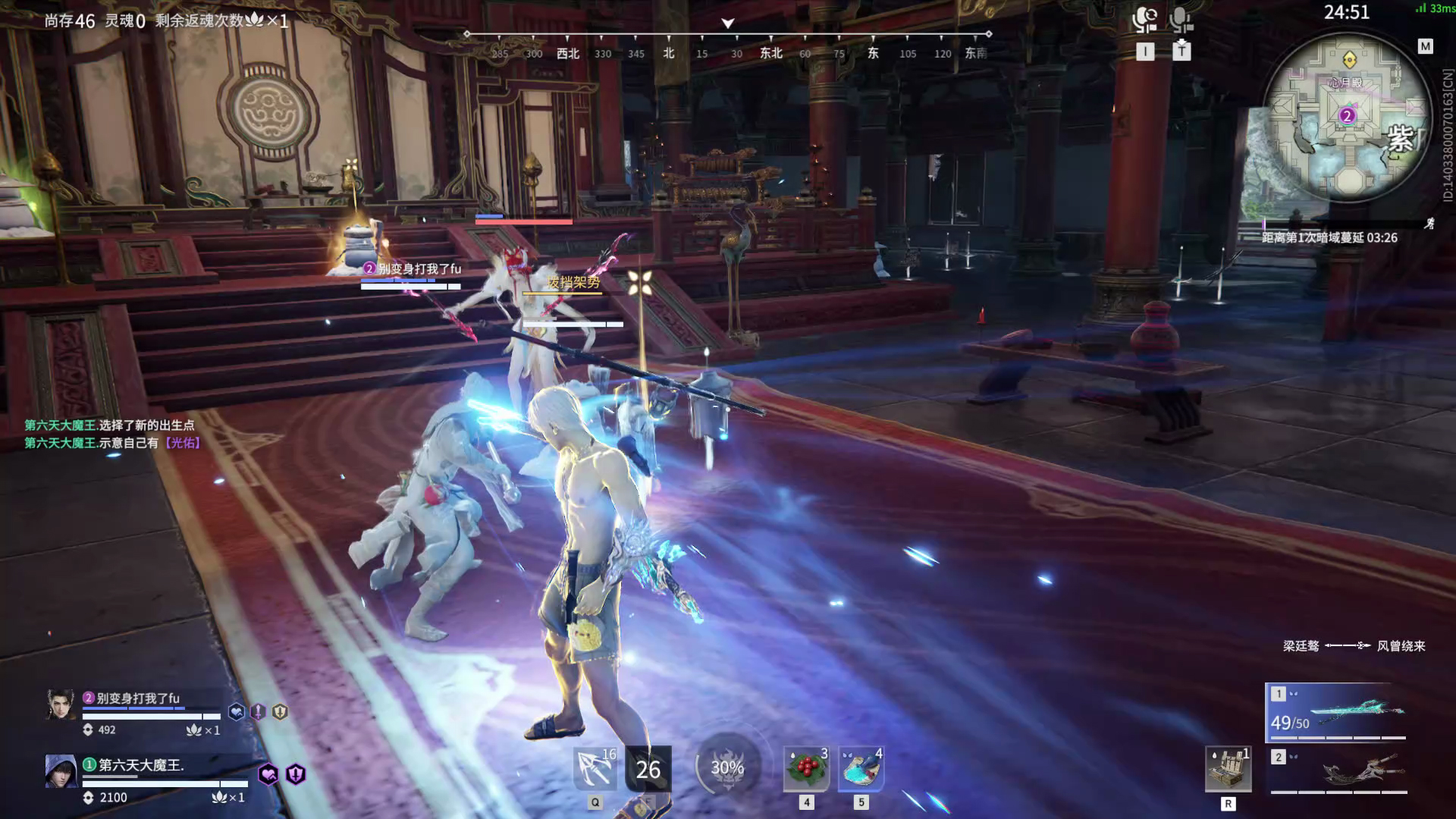This screenshot has width=1456, height=819.
Task: Toggle the voice chat speaker icon
Action: click(x=1144, y=20)
